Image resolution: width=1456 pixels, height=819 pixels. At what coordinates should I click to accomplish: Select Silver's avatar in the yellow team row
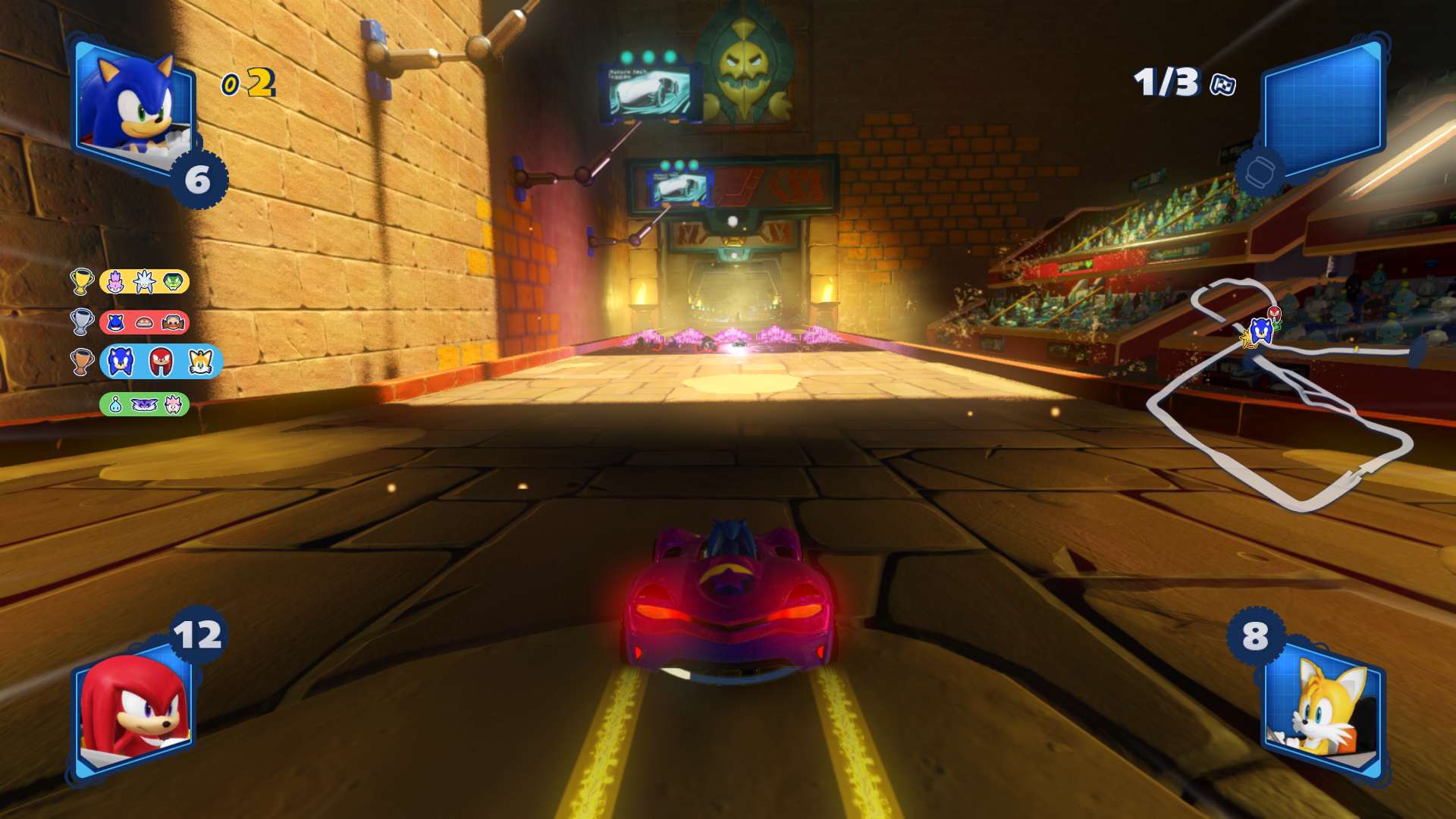point(145,281)
